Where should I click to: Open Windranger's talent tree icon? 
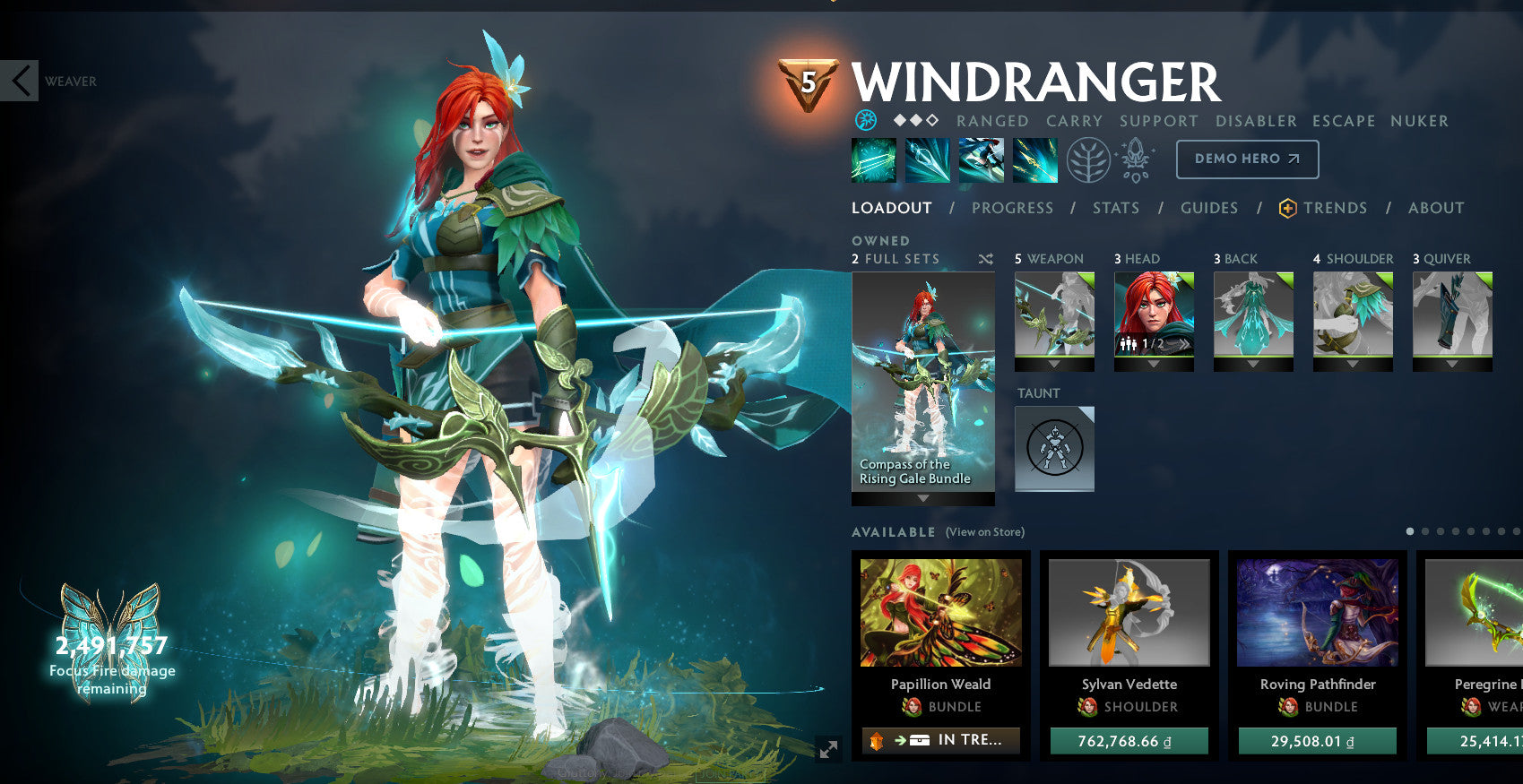pyautogui.click(x=1087, y=159)
